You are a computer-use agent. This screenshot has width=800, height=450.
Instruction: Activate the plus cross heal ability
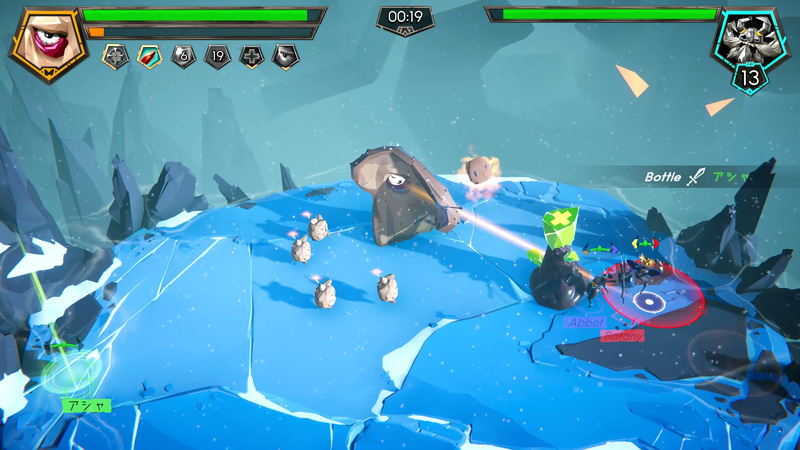pos(251,57)
